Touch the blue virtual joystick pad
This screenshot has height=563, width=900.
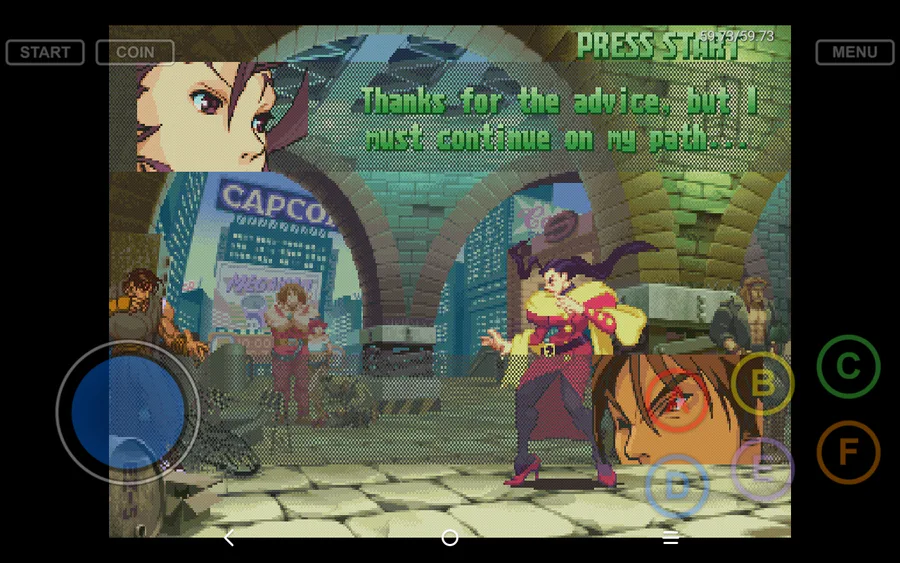point(128,412)
